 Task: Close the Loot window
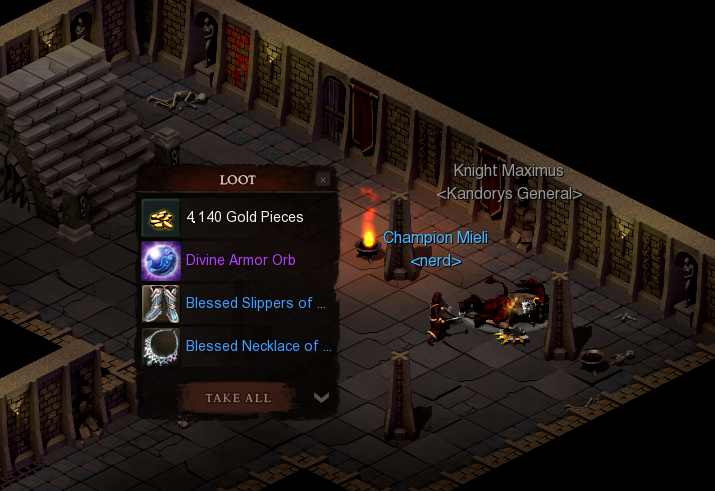[322, 180]
